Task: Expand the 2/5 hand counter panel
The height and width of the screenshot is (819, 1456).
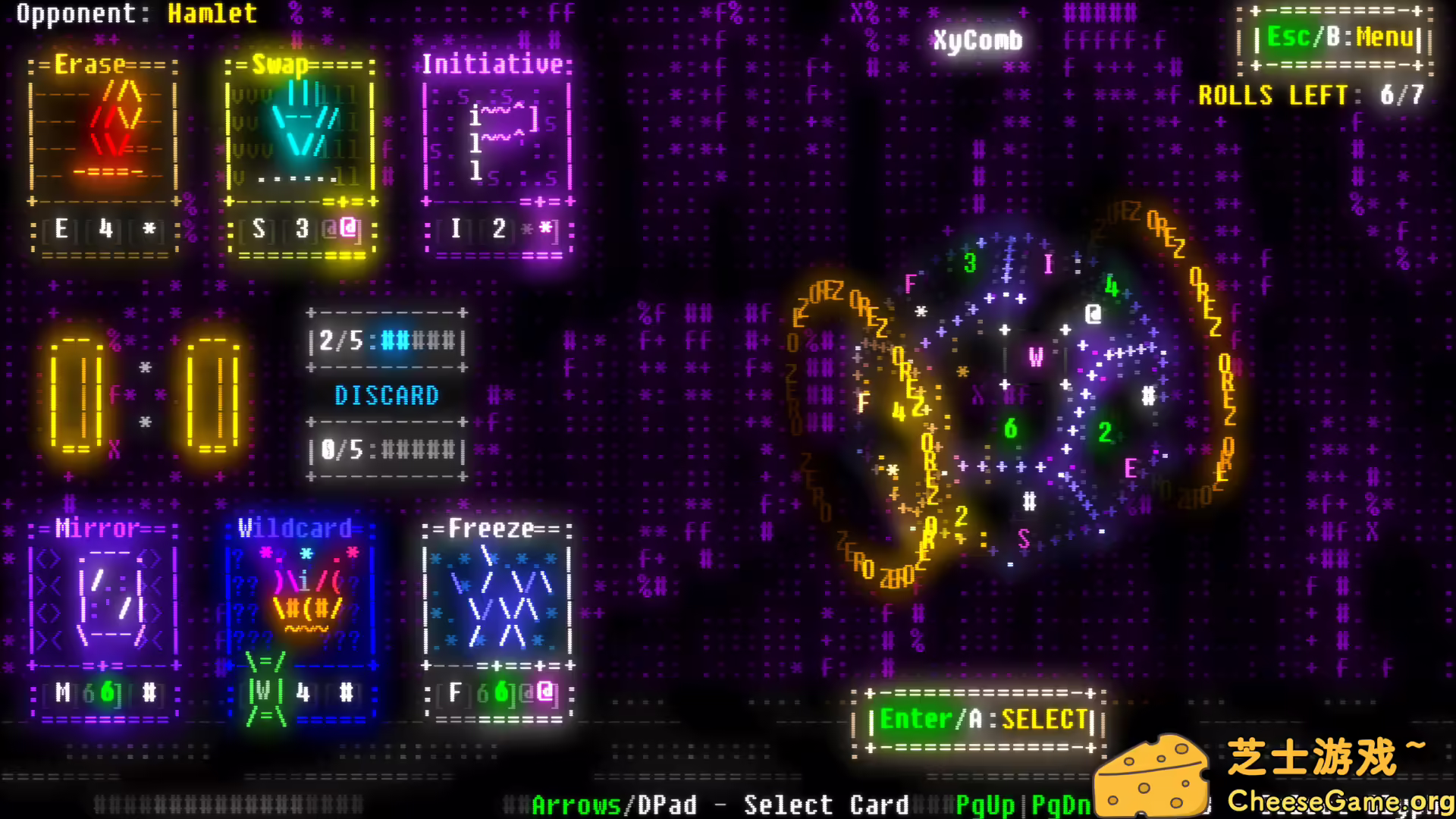Action: pos(386,340)
